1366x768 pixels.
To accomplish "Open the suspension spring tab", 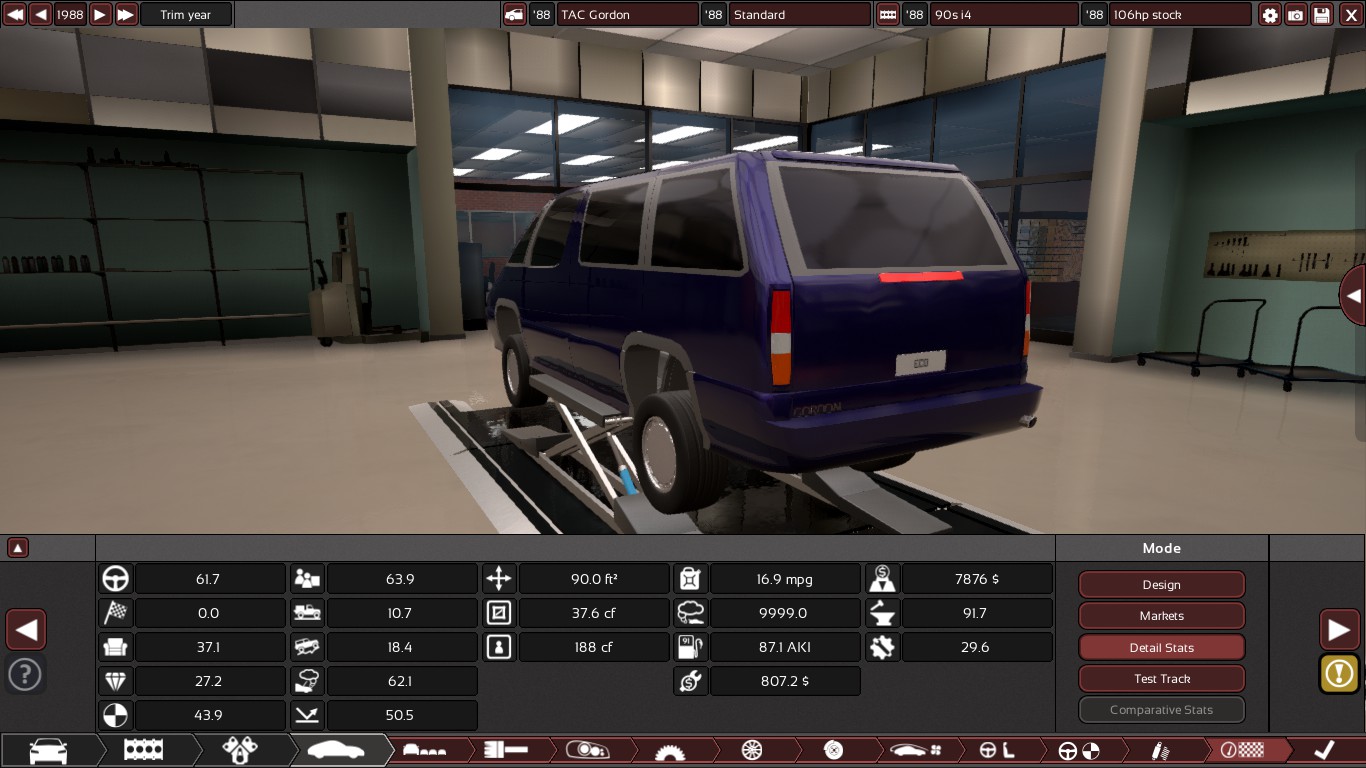I will click(1160, 750).
